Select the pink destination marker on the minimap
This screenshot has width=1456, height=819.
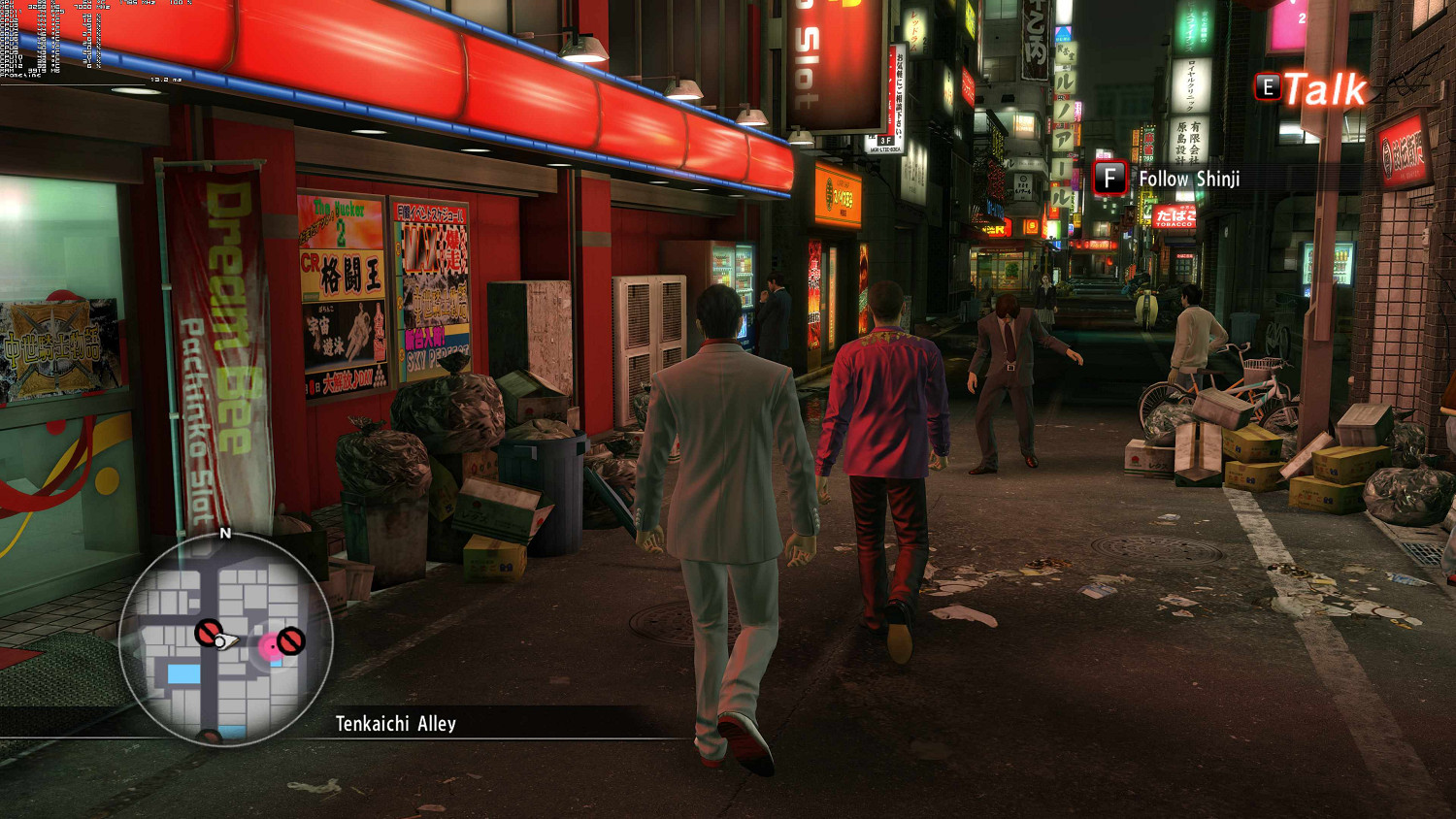pos(269,646)
